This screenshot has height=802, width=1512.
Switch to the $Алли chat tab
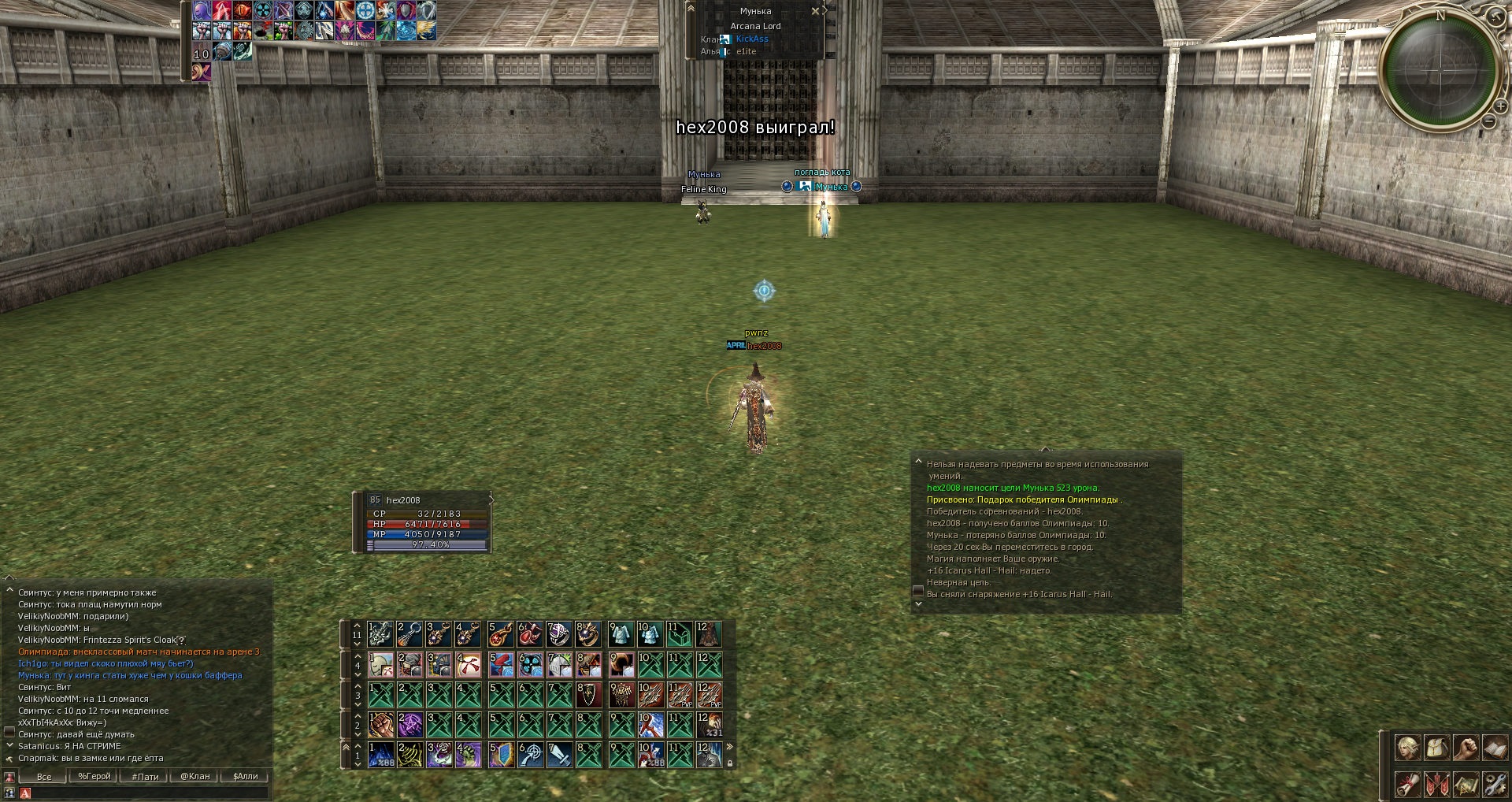click(x=246, y=776)
